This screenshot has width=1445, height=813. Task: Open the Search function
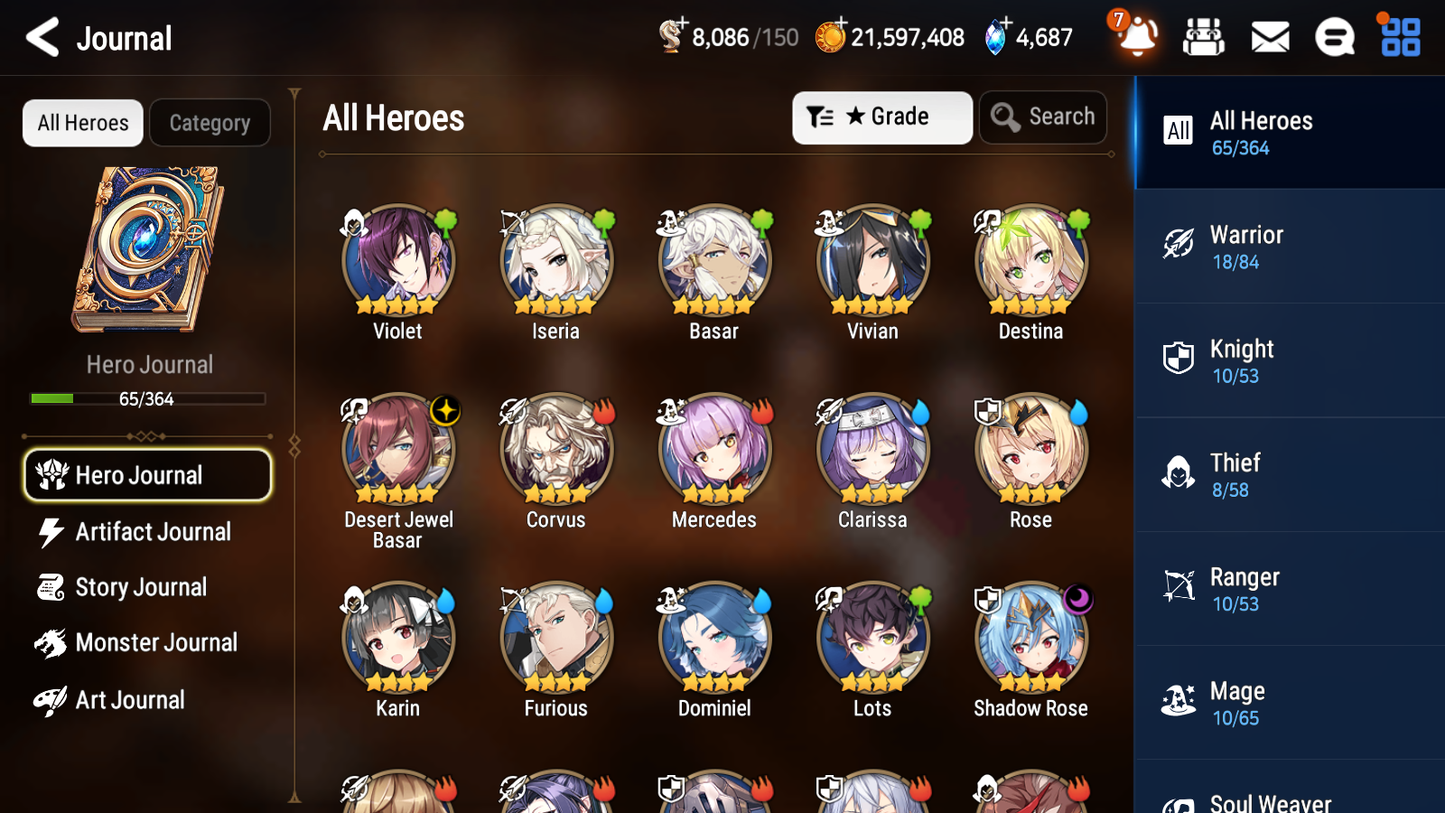pos(1043,117)
